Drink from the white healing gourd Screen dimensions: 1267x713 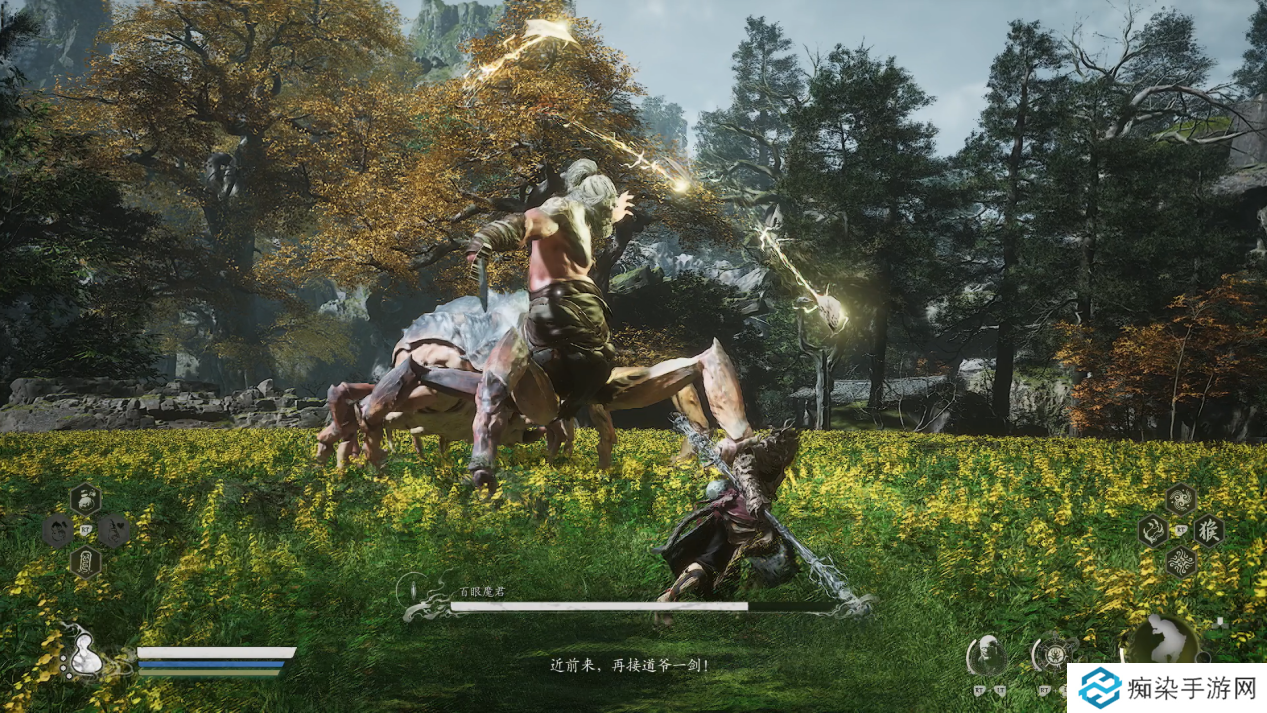click(85, 657)
